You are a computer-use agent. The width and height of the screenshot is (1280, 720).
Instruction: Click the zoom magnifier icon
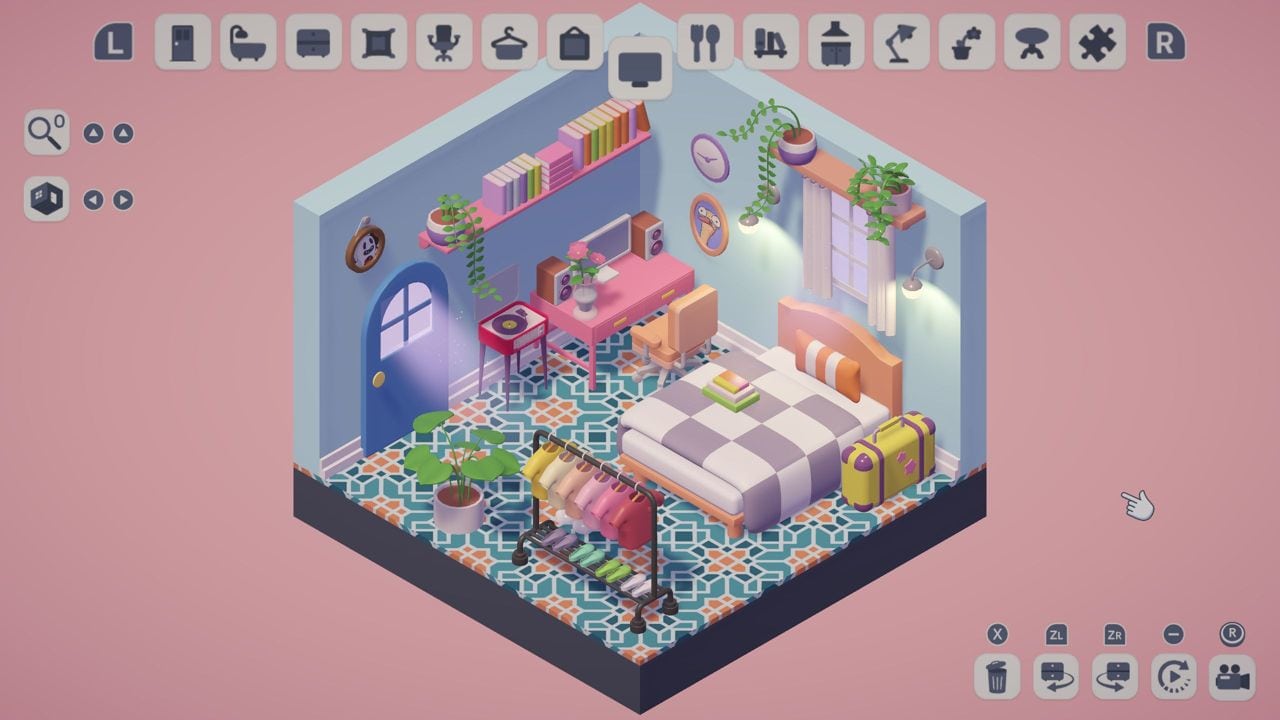click(x=45, y=133)
